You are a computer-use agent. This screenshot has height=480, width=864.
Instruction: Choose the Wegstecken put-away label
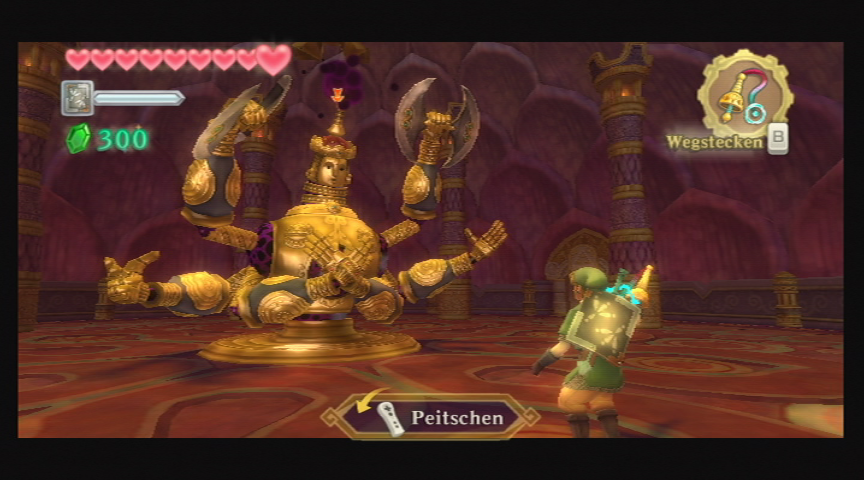[x=716, y=142]
